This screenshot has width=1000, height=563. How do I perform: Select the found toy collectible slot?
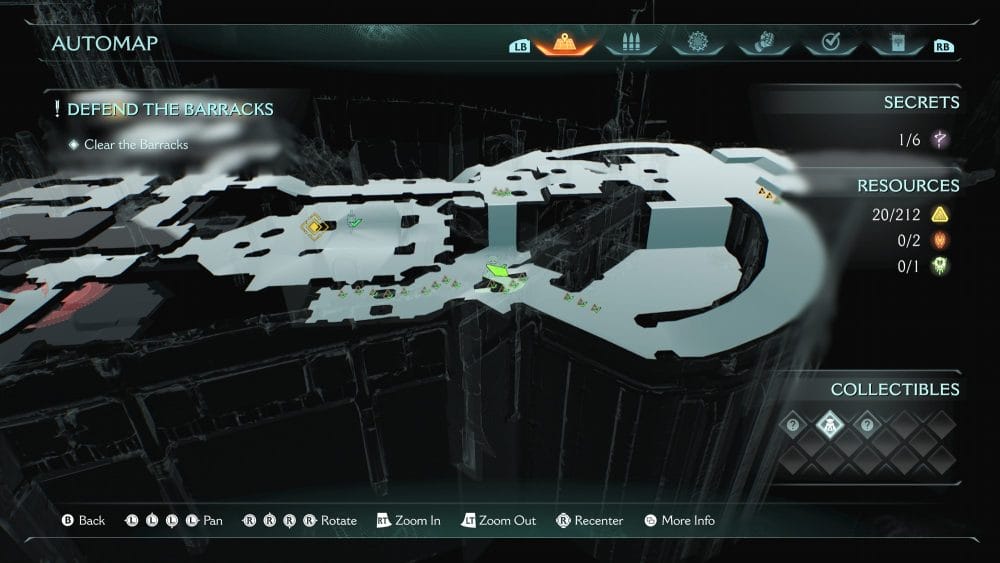(830, 425)
